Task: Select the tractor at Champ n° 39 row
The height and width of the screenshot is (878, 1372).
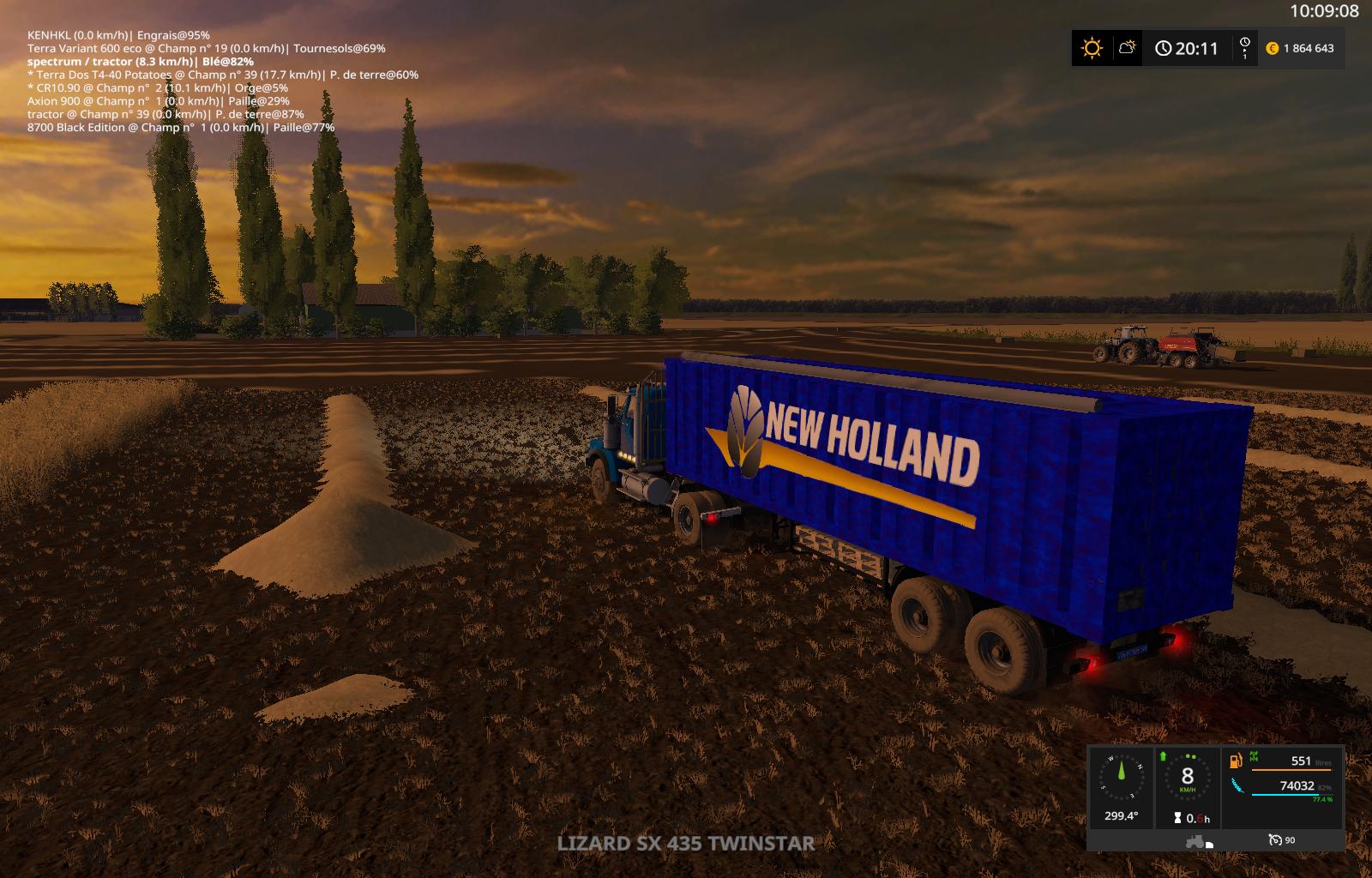Action: pos(165,114)
